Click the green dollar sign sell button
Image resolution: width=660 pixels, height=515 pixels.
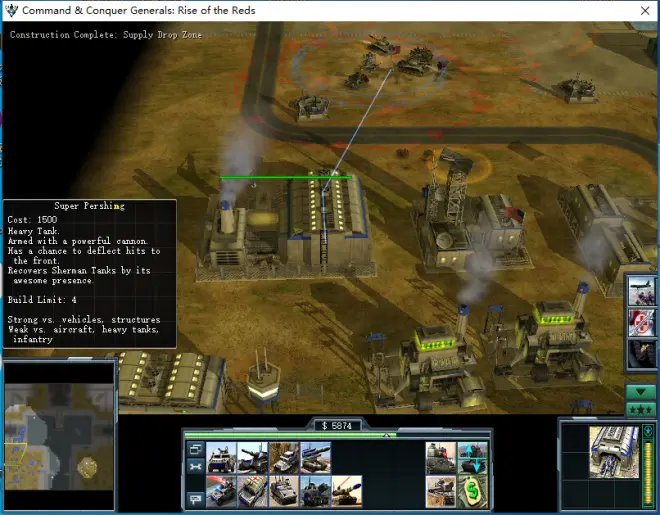[x=473, y=491]
